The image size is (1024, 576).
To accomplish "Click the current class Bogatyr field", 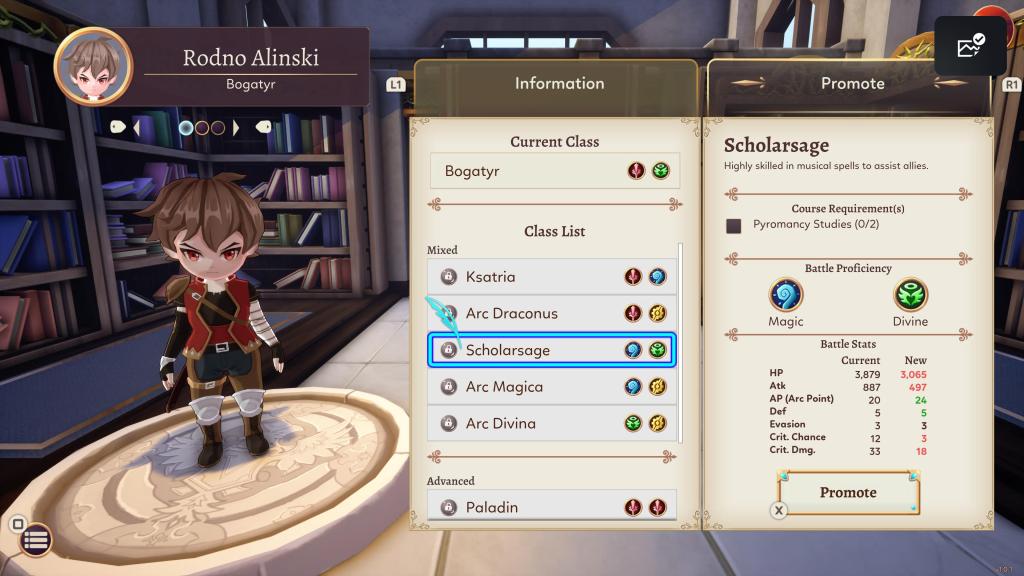I will [x=554, y=171].
